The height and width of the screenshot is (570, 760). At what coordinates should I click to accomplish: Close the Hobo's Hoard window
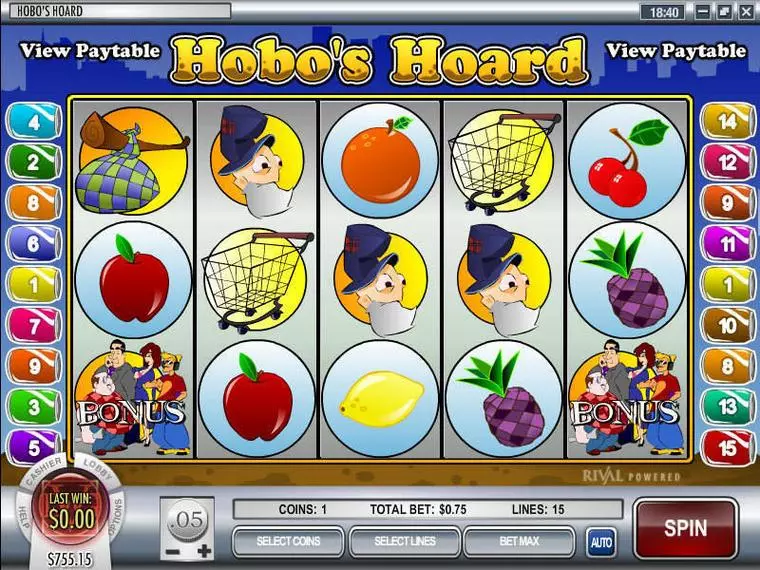(x=747, y=11)
